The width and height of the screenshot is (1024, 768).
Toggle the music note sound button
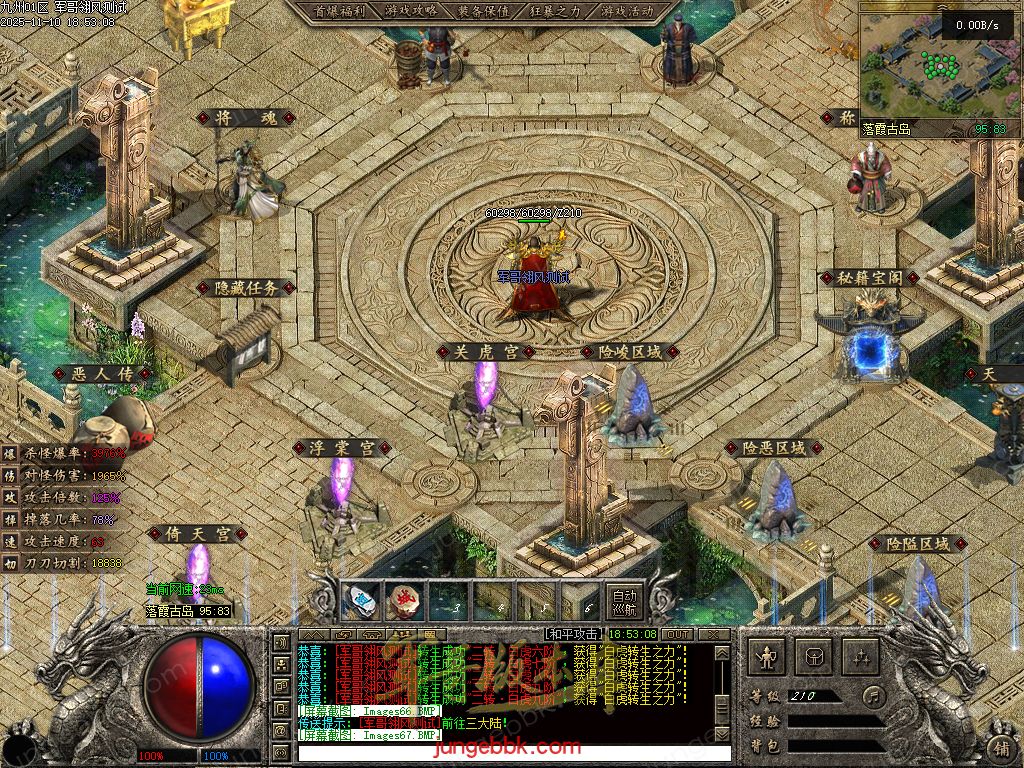click(875, 695)
